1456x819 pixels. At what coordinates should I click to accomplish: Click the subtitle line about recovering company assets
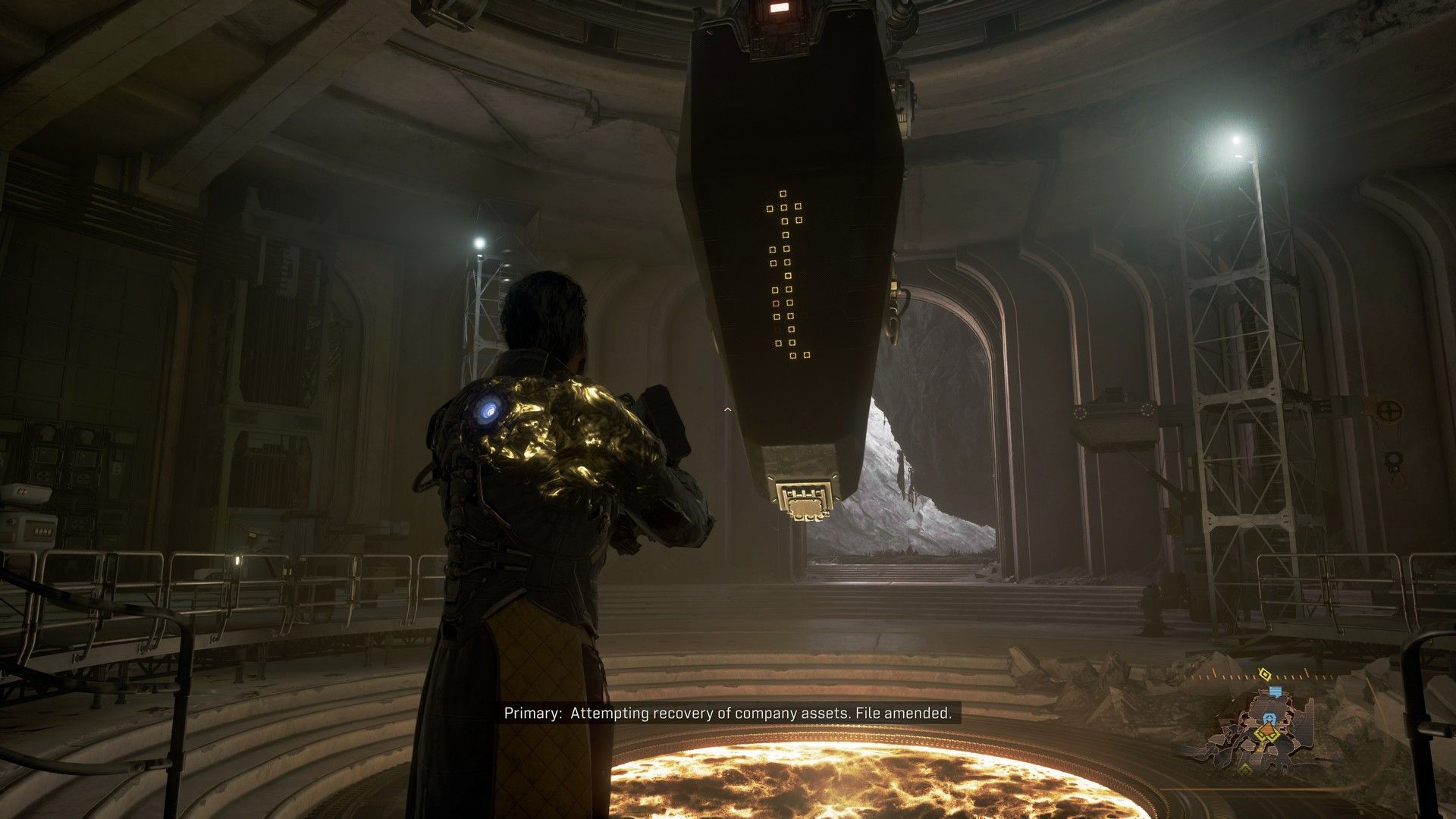[728, 714]
